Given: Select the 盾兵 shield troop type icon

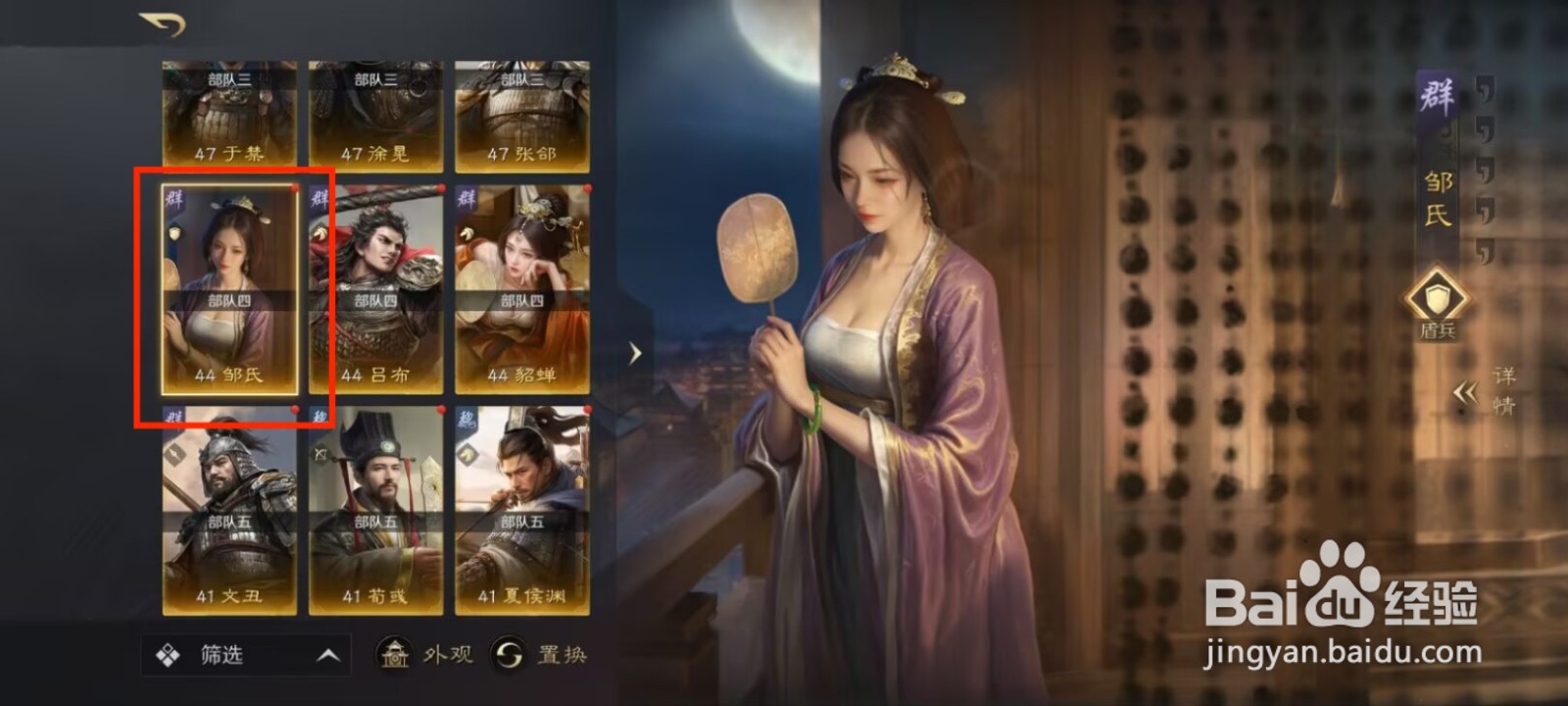Looking at the screenshot, I should coord(1436,297).
